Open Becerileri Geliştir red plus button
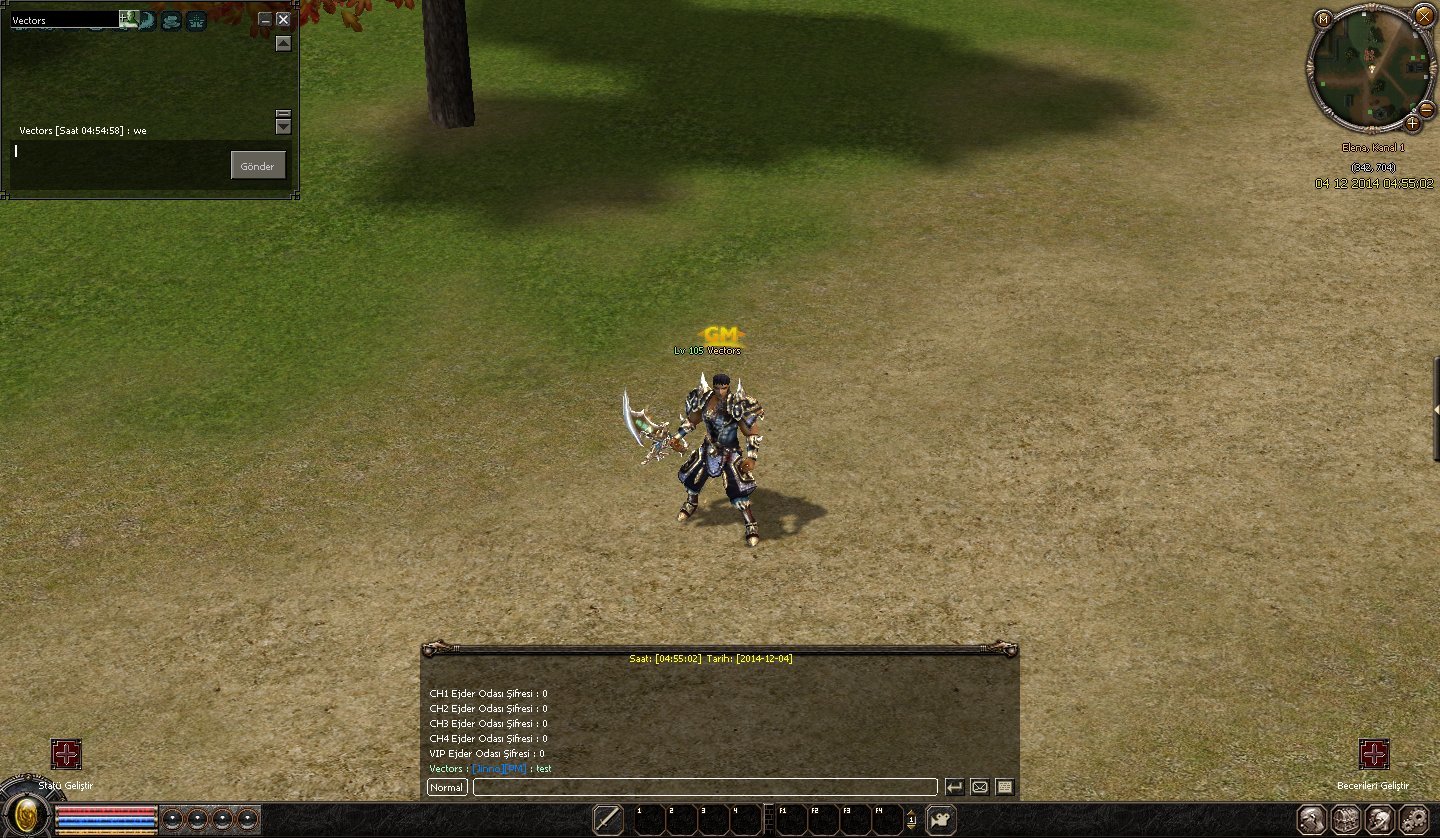 (1374, 754)
